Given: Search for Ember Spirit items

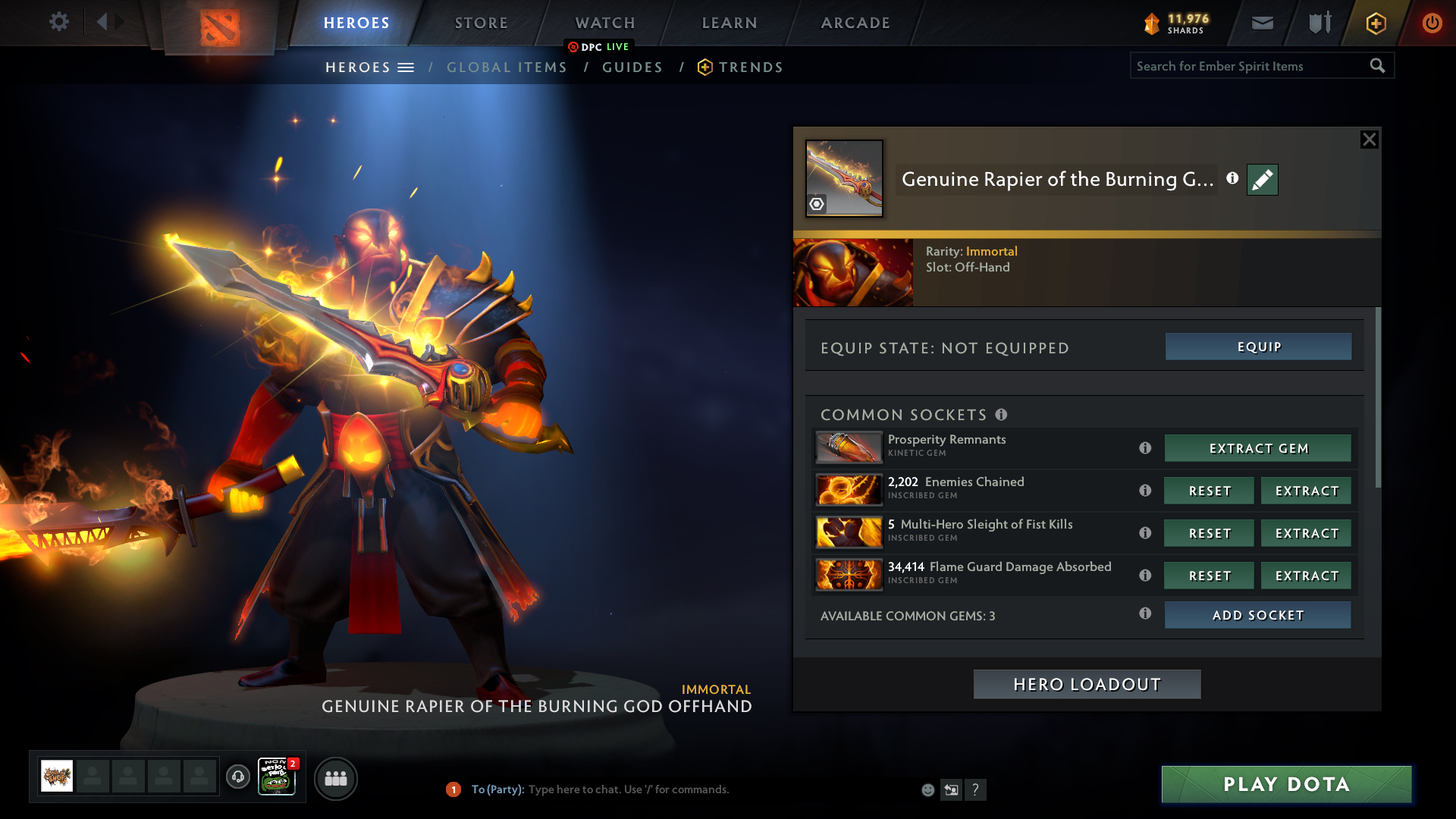Looking at the screenshot, I should point(1250,66).
